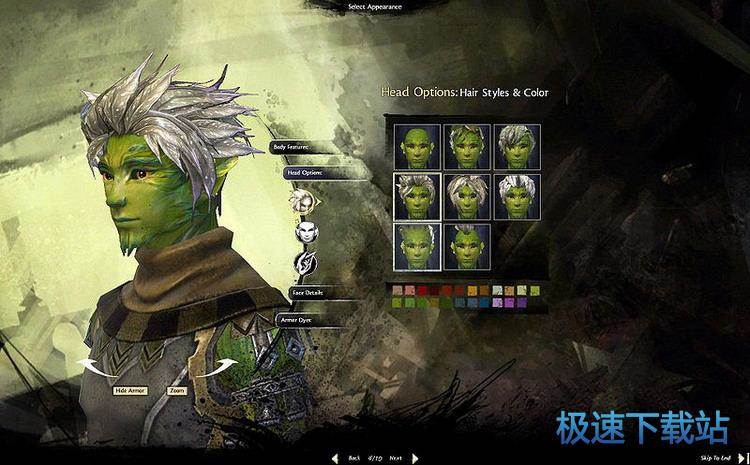The image size is (750, 465).
Task: Click the hair styles round icon
Action: (x=303, y=201)
